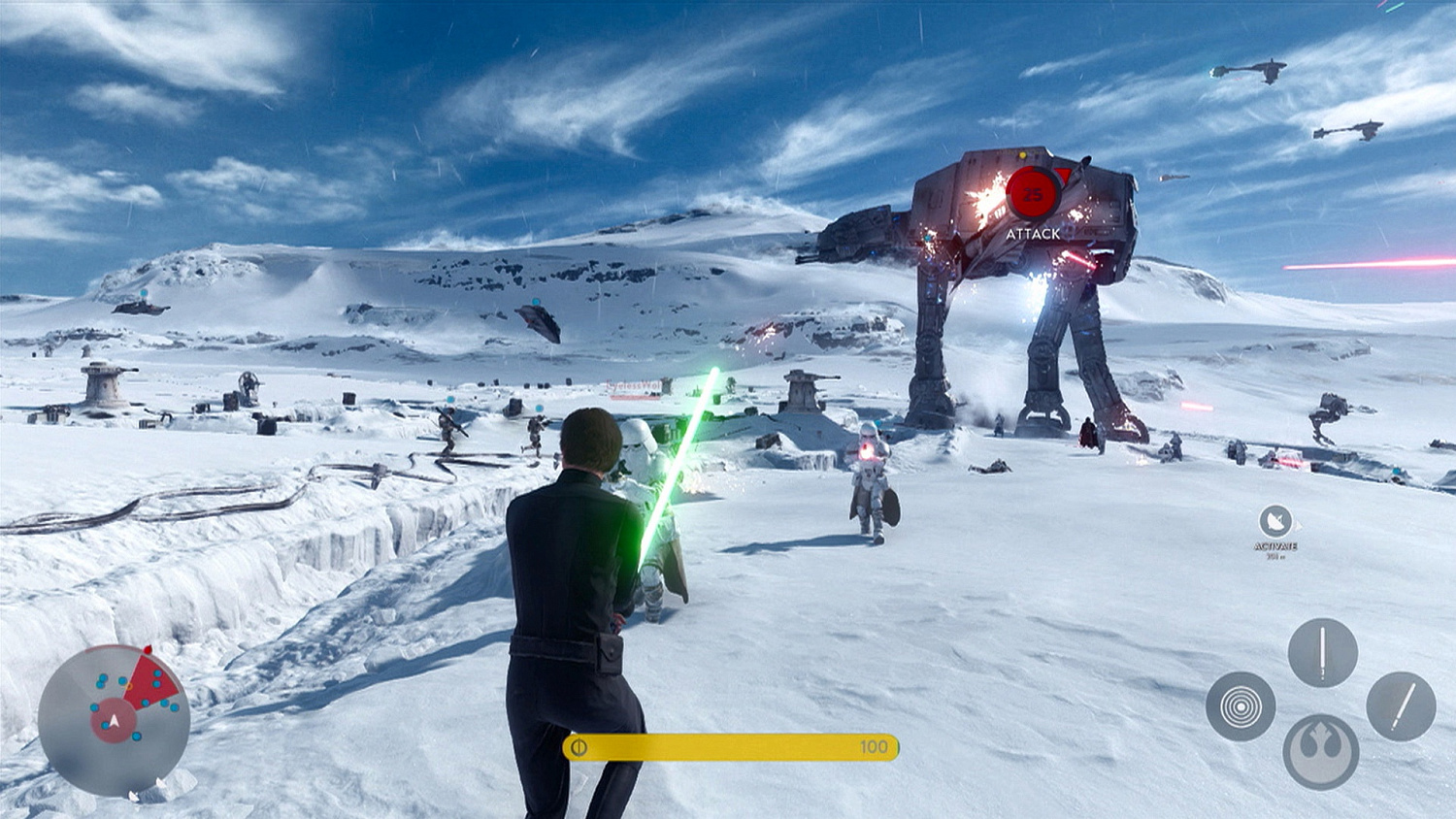
Task: Enable the small white arrow beside ACTIVATE
Action: 1299,525
